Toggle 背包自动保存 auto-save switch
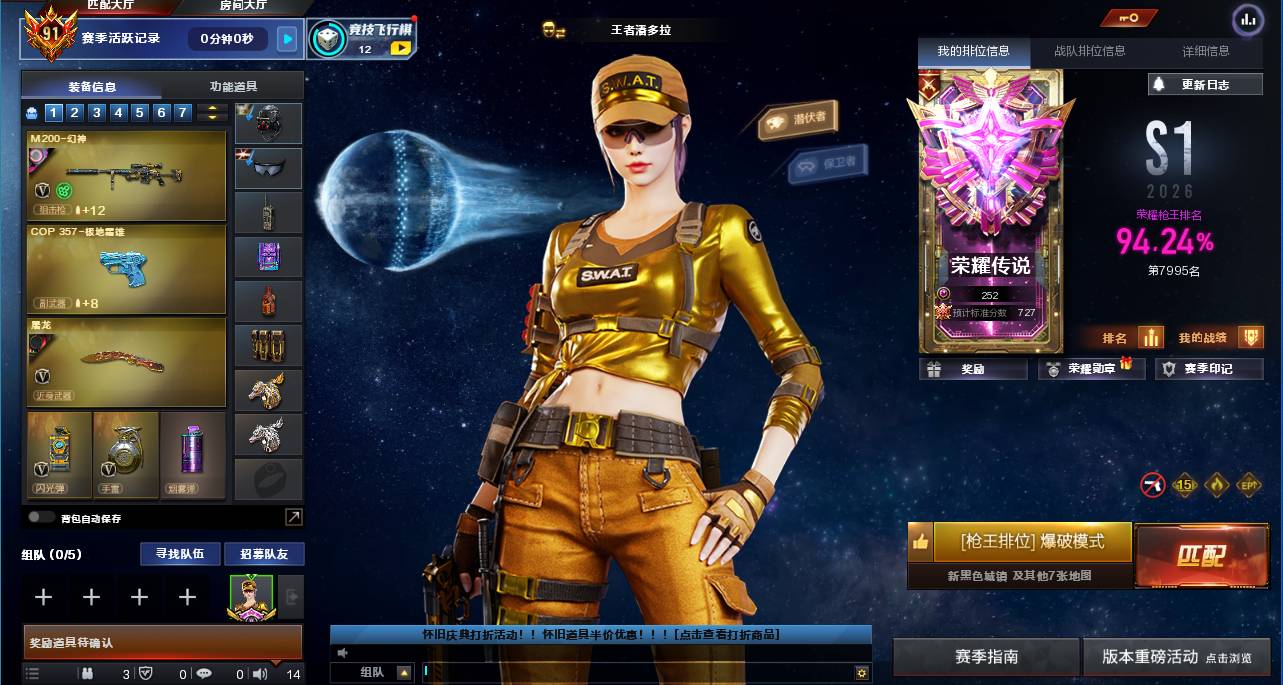The height and width of the screenshot is (685, 1283). [x=41, y=517]
